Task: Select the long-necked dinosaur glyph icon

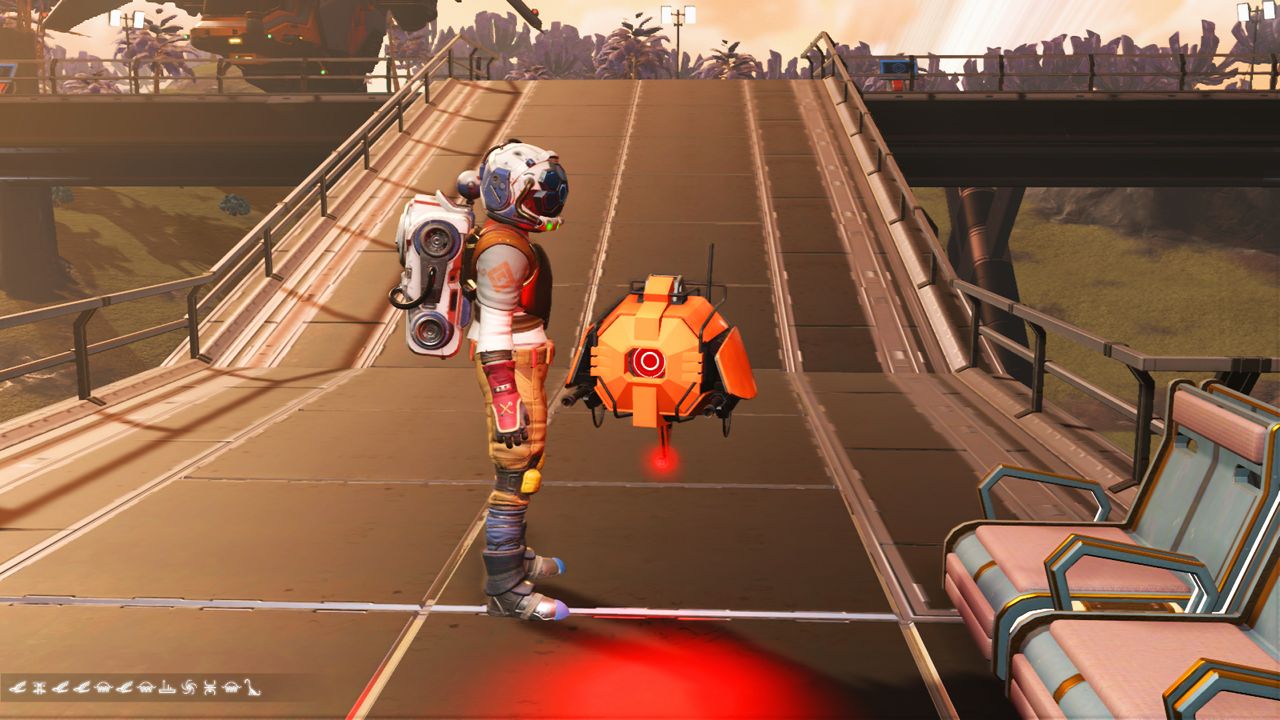Action: (x=252, y=688)
